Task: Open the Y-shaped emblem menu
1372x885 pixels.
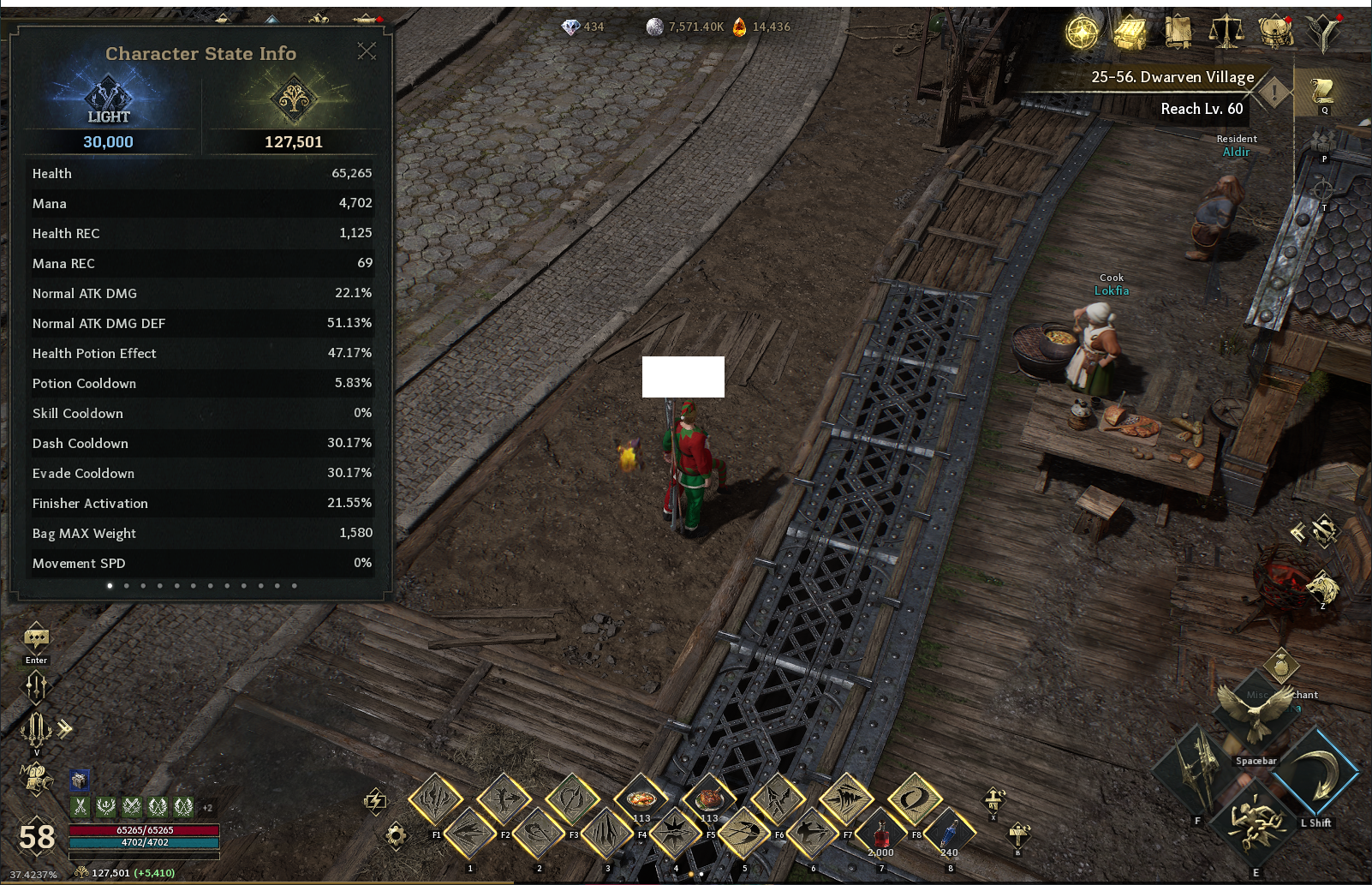Action: [x=1323, y=33]
